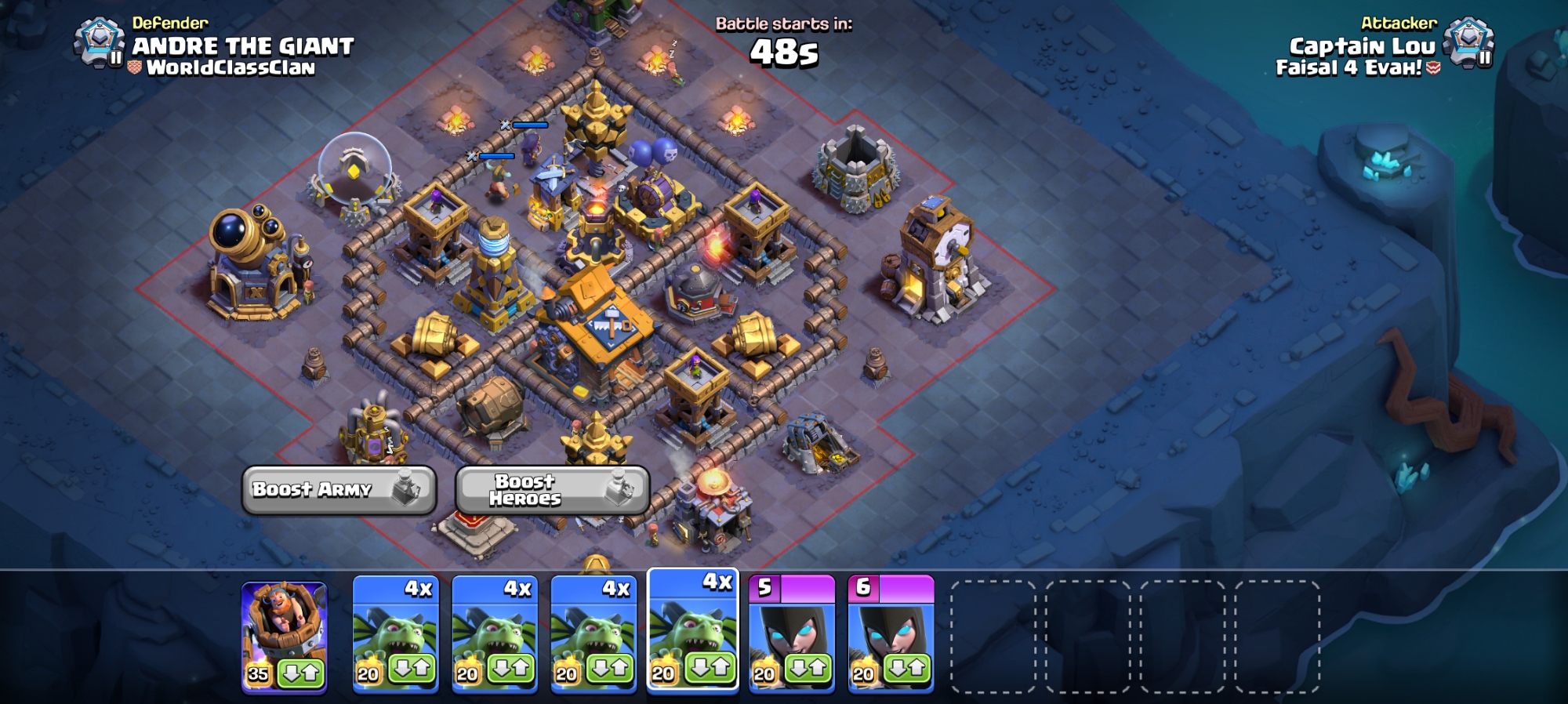
Task: Select the Battle Machine hero card
Action: (284, 627)
